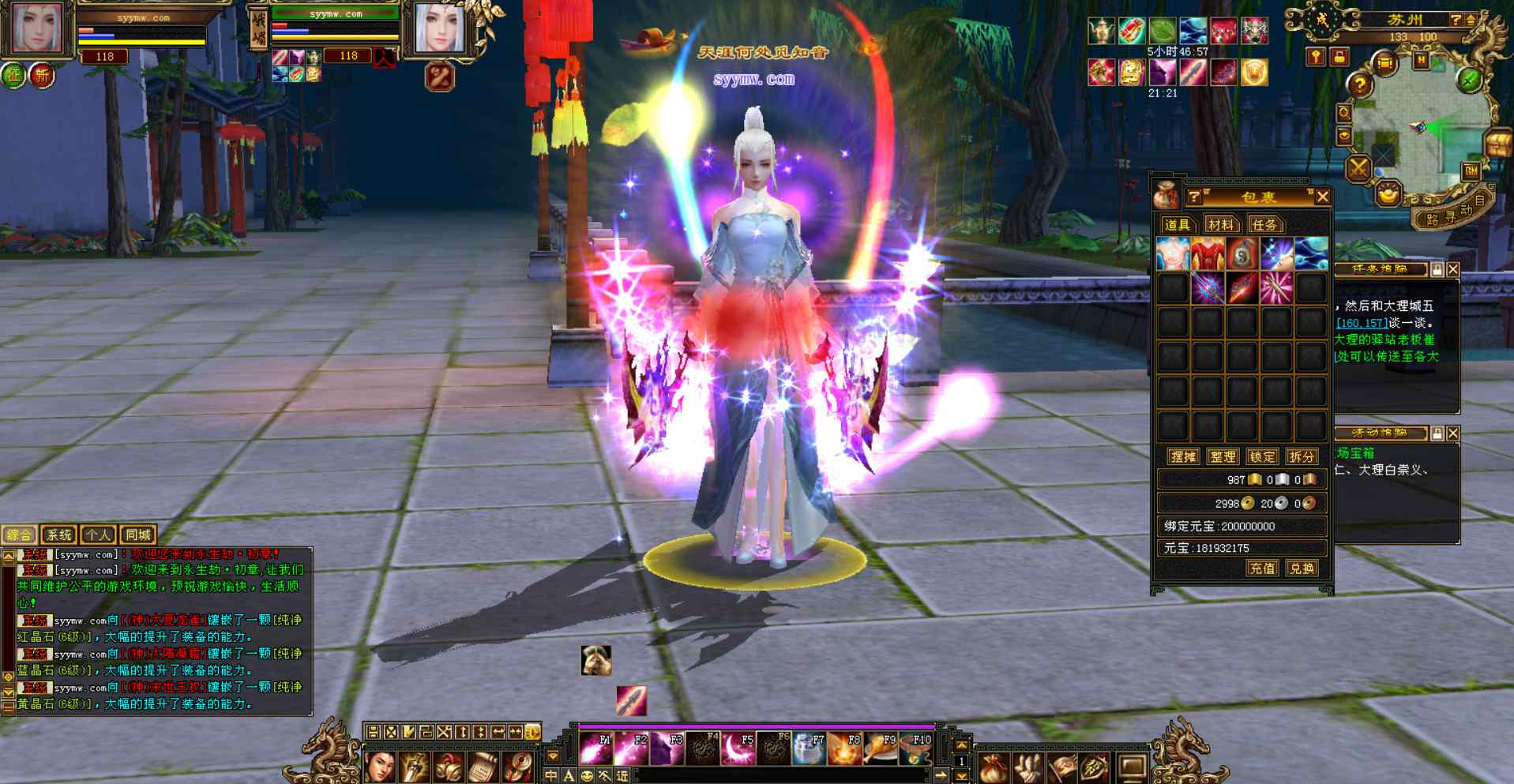The width and height of the screenshot is (1514, 784).
Task: Switch to the 材料 materials tab
Action: pos(1220,225)
